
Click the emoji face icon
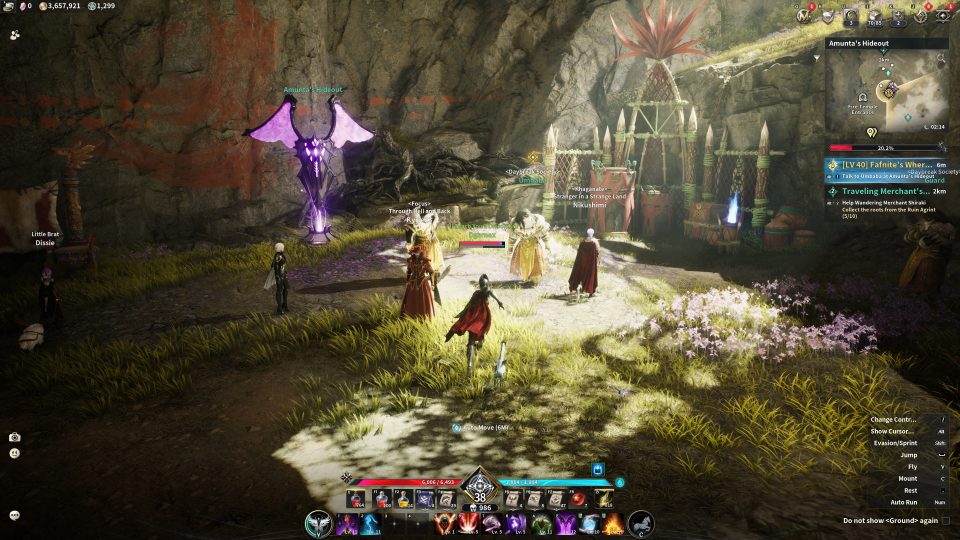(15, 453)
